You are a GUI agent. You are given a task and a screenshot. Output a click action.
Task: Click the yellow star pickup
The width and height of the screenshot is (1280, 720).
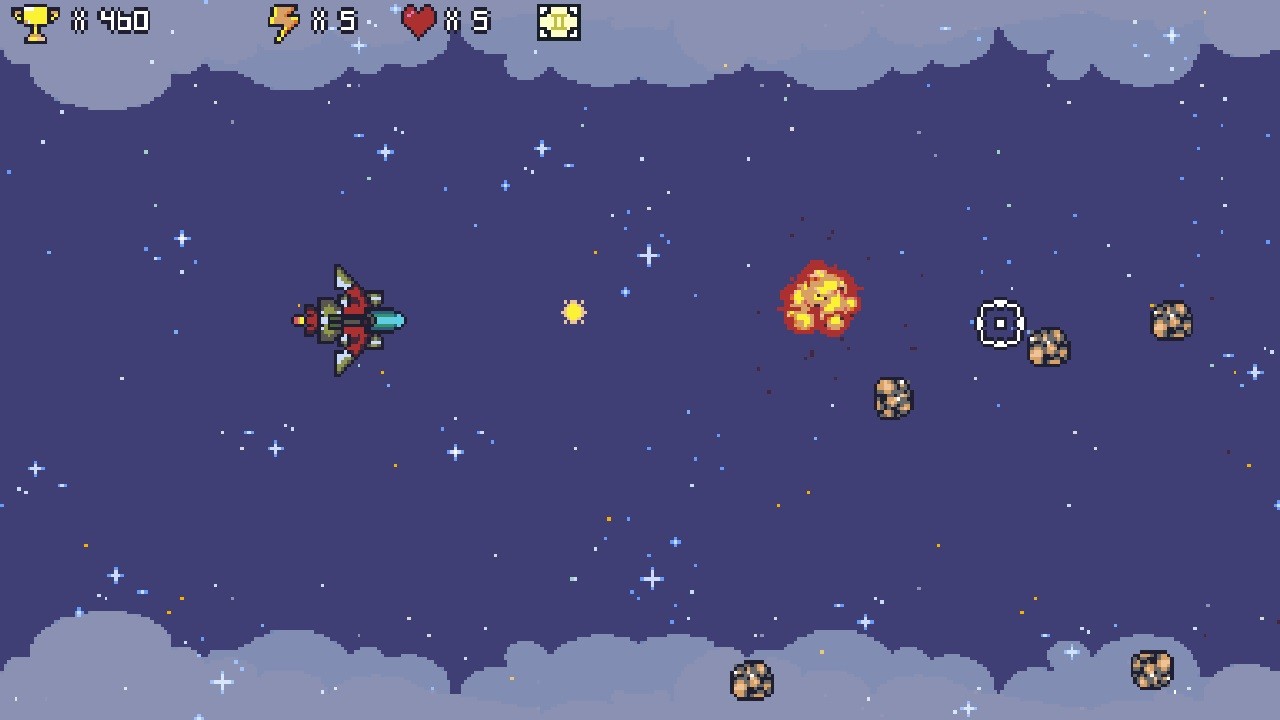573,313
